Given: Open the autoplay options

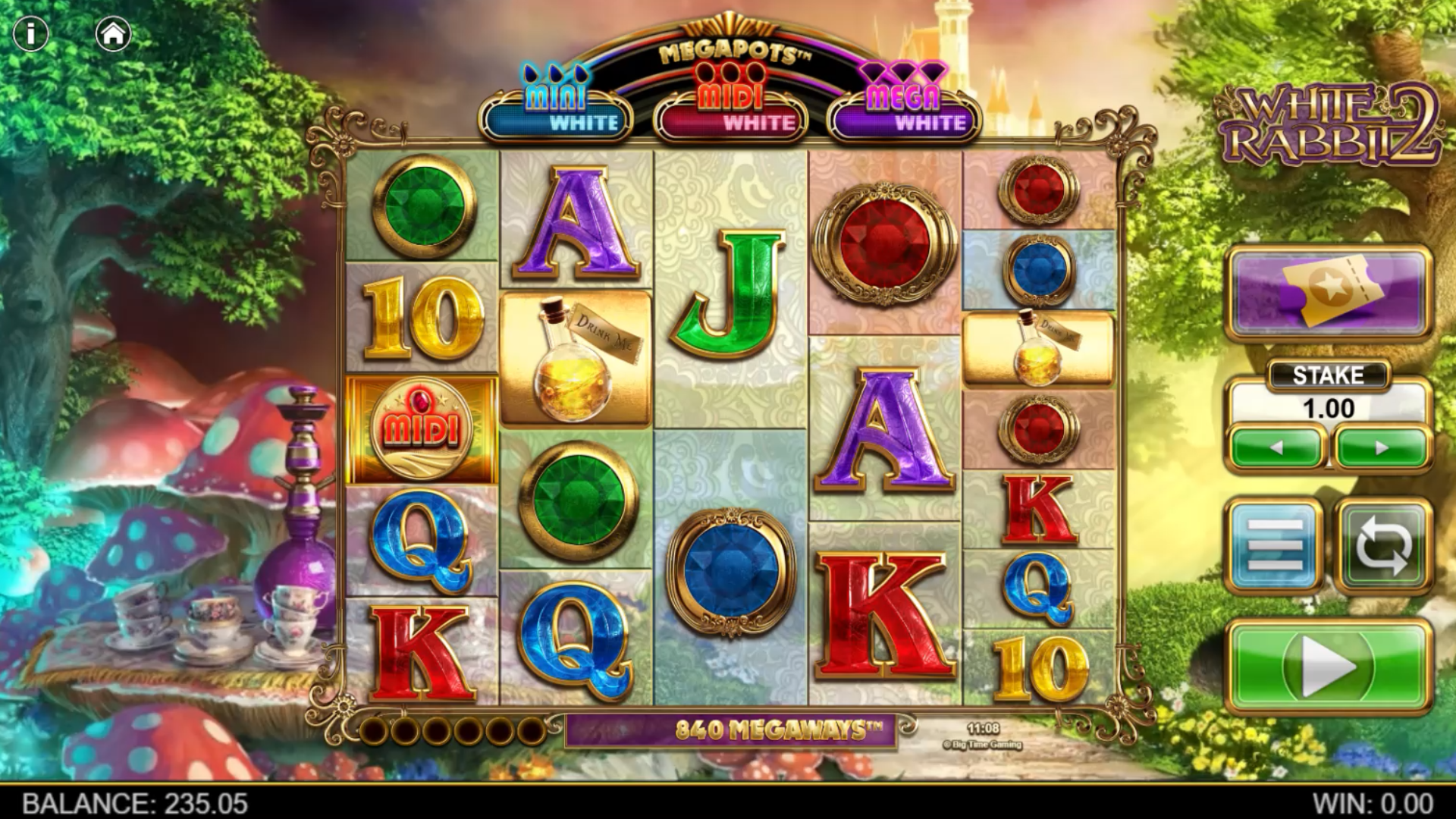Looking at the screenshot, I should pos(1383,545).
